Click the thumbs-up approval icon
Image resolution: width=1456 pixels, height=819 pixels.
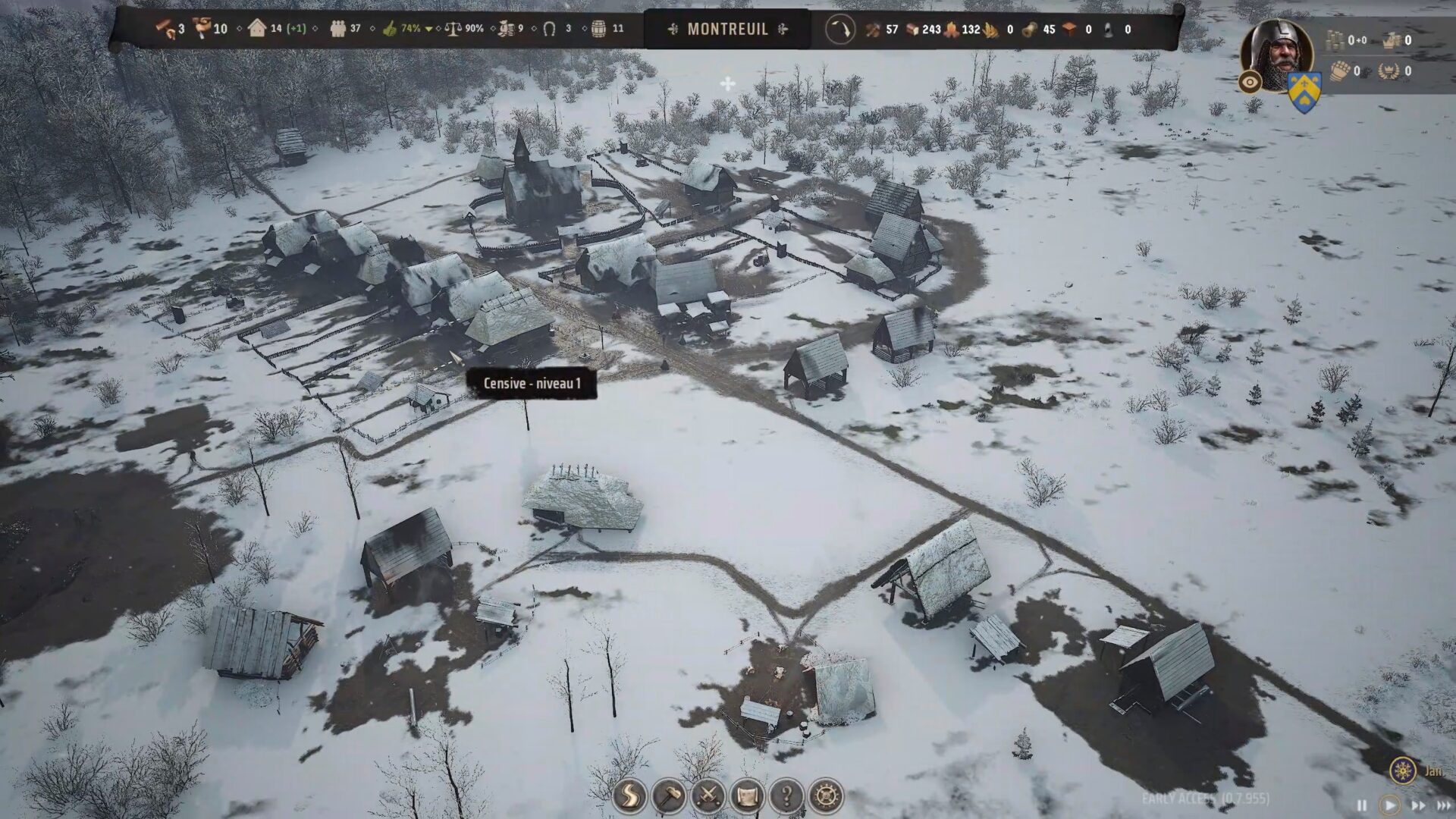(x=390, y=29)
